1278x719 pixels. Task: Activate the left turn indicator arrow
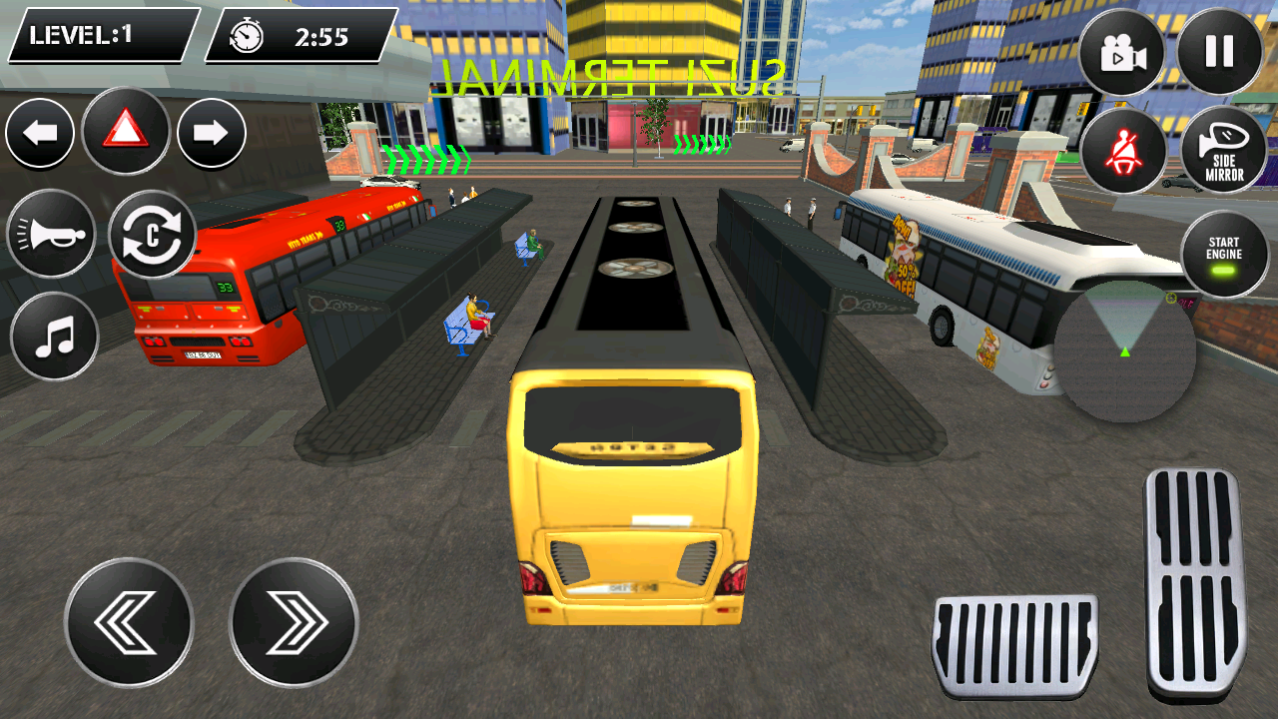click(40, 134)
